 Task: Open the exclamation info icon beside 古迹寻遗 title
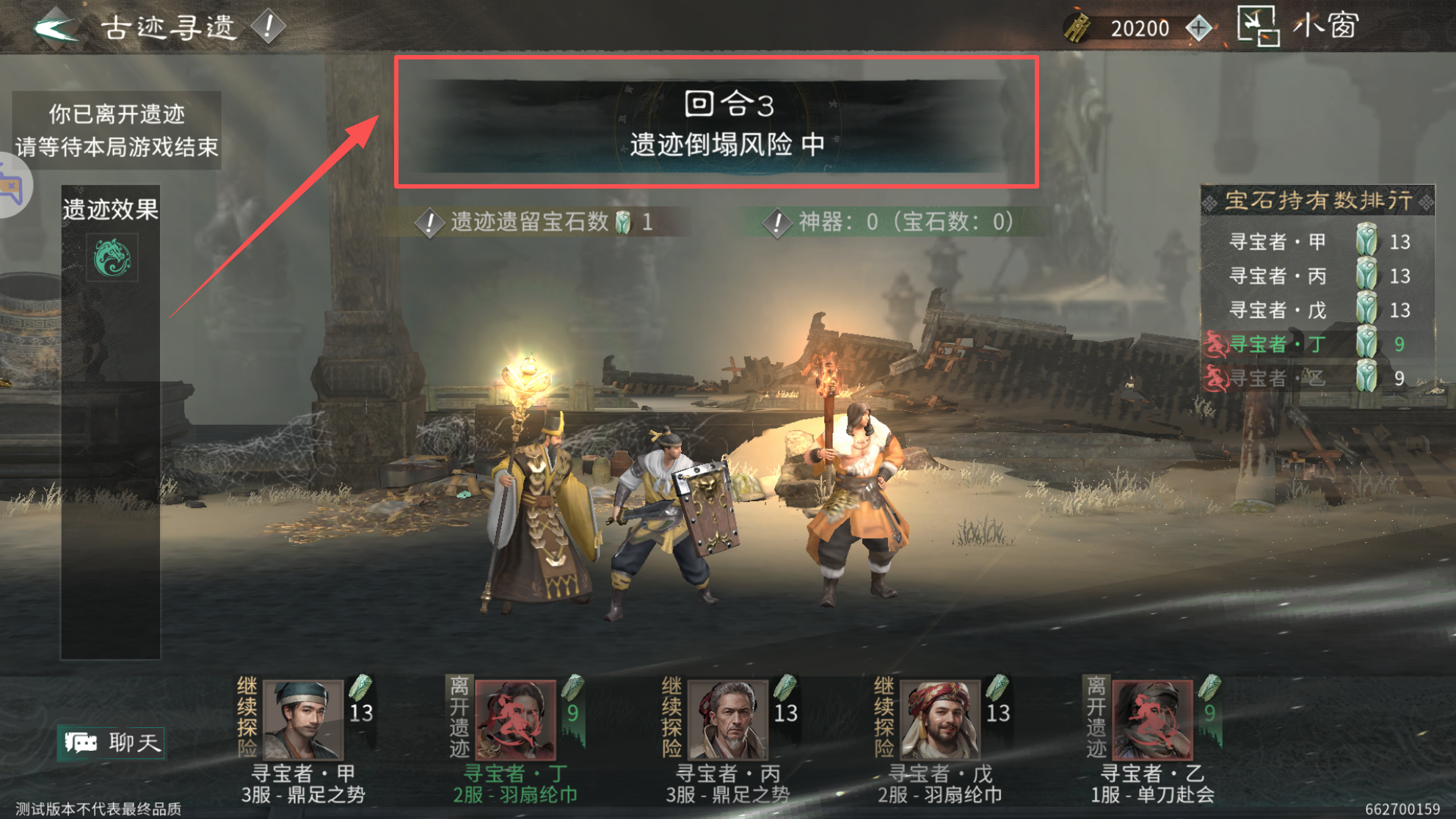pos(268,26)
